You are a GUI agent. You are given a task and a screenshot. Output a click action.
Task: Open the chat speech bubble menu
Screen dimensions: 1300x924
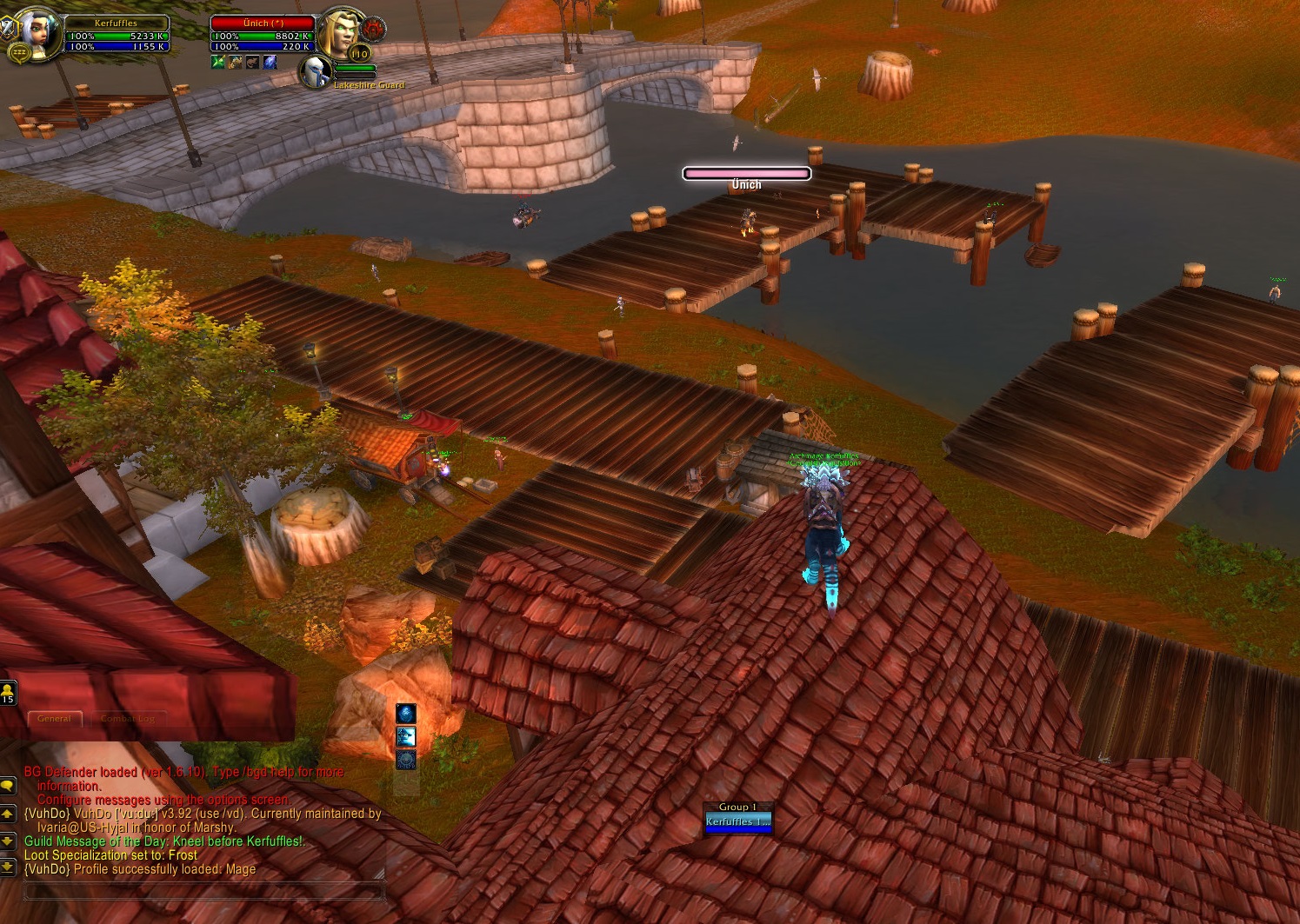8,785
